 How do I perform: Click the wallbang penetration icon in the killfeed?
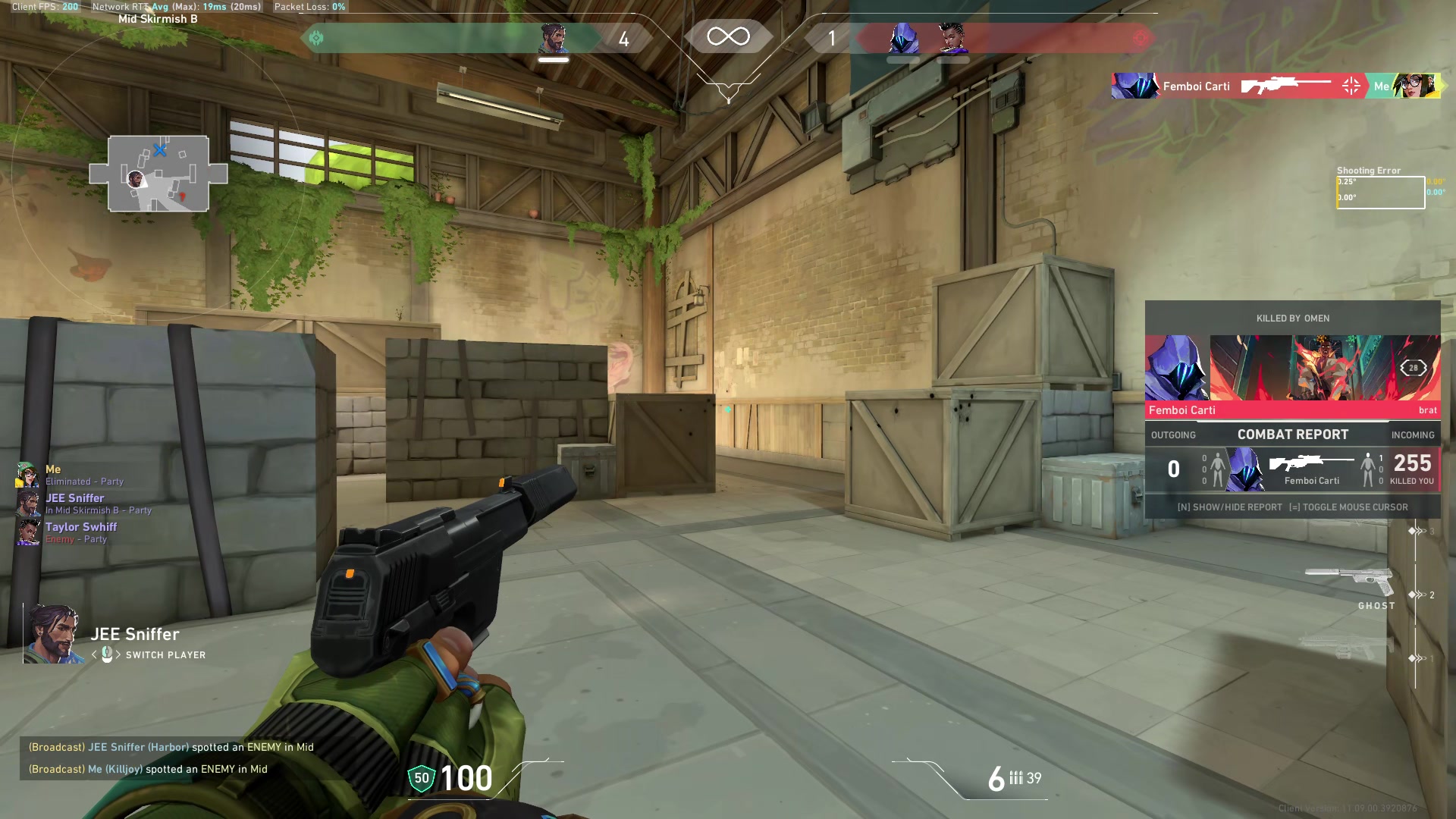point(1352,86)
